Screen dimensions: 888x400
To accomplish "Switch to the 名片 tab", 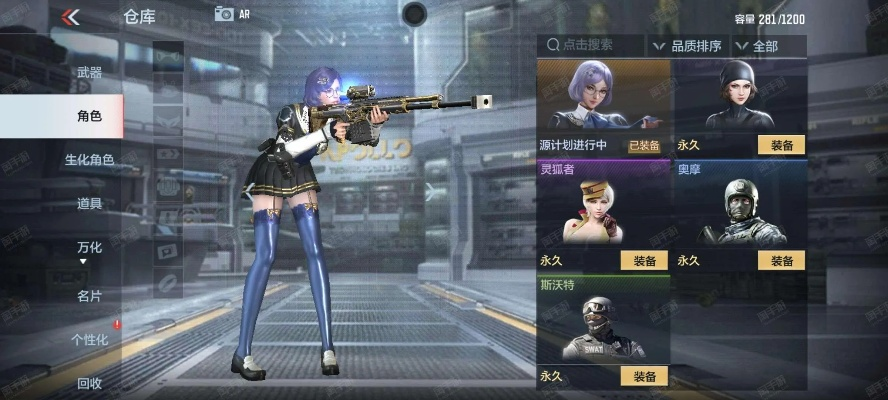I will (x=89, y=296).
